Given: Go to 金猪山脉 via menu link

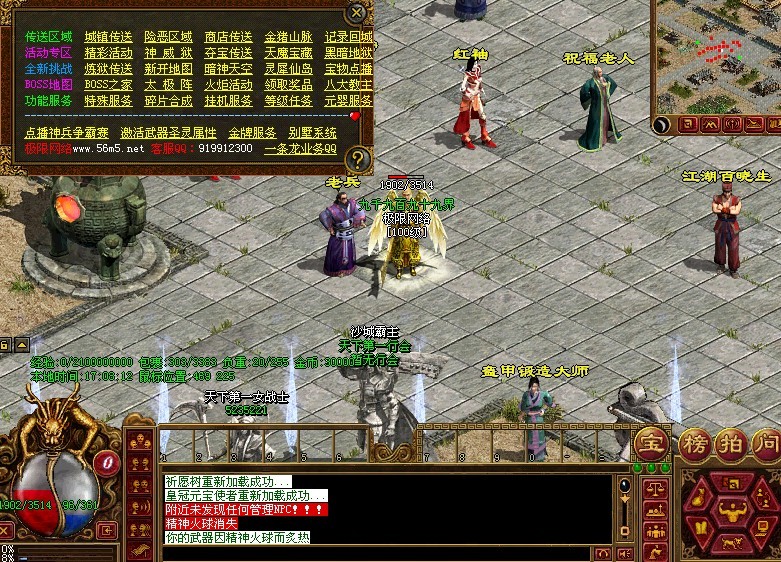Looking at the screenshot, I should point(288,37).
